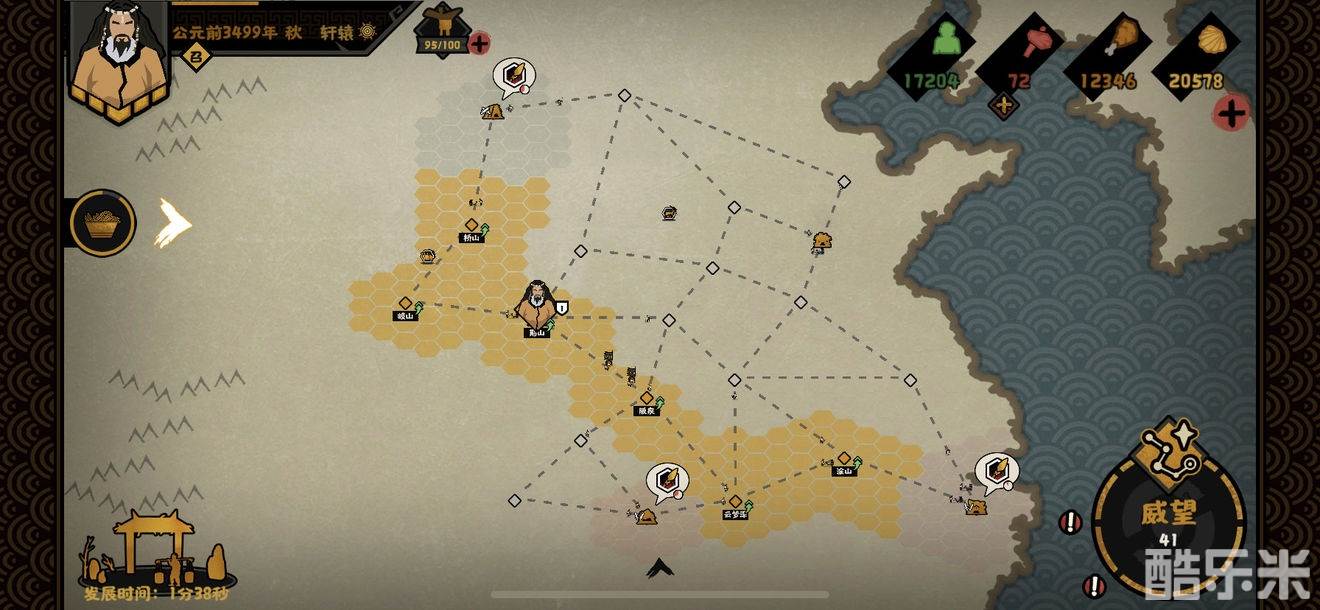This screenshot has height=610, width=1320.
Task: Open the 轩辕 sun emblem in date bar
Action: [x=368, y=32]
